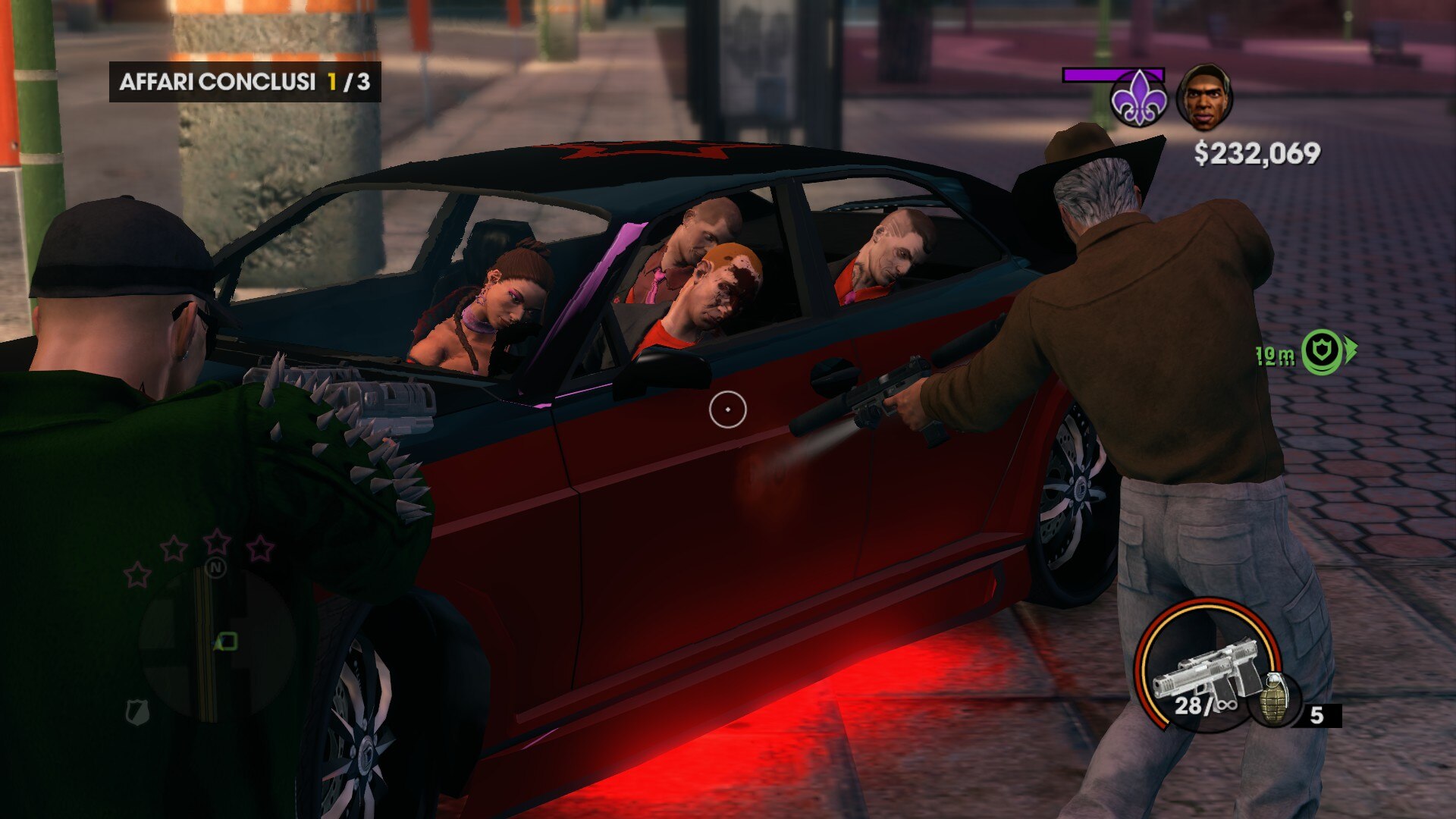The image size is (1456, 819).
Task: Click the shield icon below the minimap
Action: click(137, 711)
